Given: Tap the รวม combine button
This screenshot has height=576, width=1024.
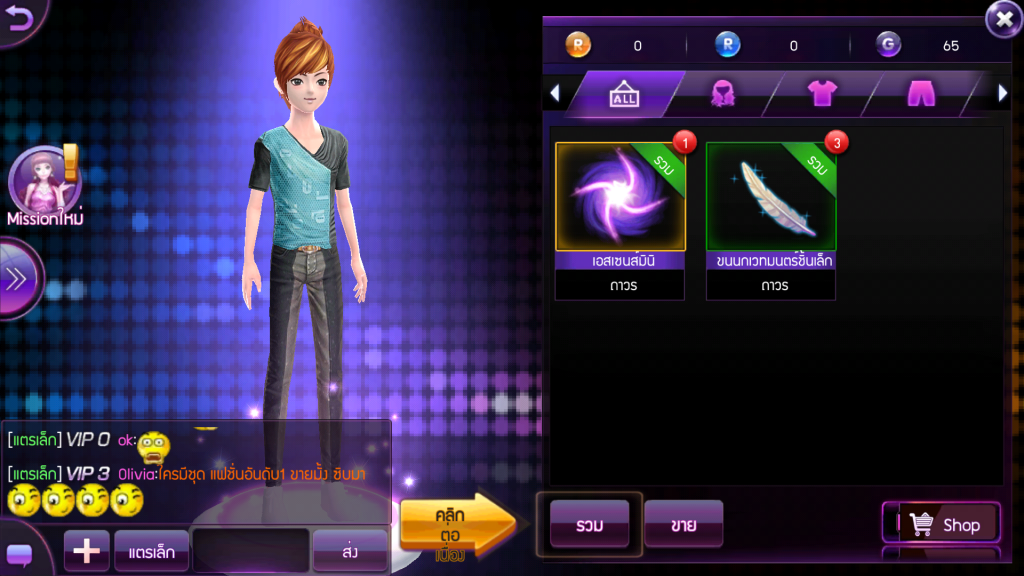Looking at the screenshot, I should [589, 525].
